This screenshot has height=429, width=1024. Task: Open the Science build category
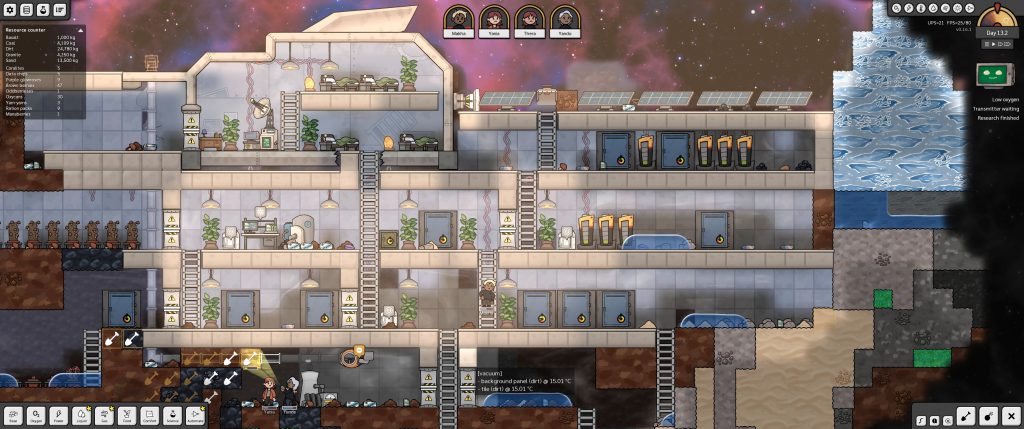point(170,414)
